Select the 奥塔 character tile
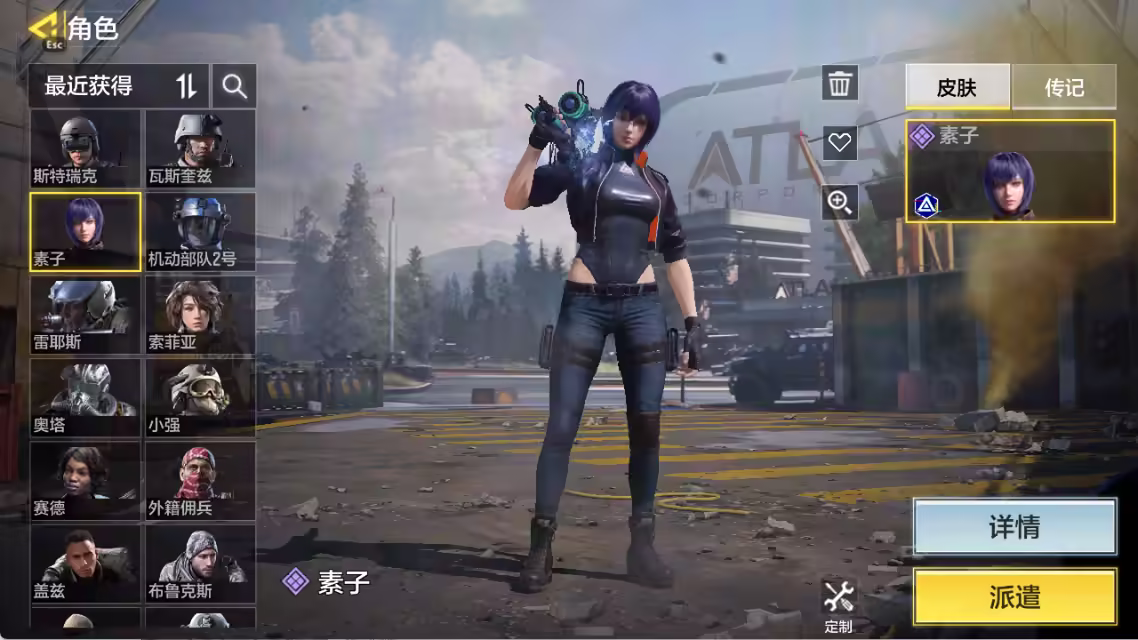The width and height of the screenshot is (1138, 640). tap(85, 398)
